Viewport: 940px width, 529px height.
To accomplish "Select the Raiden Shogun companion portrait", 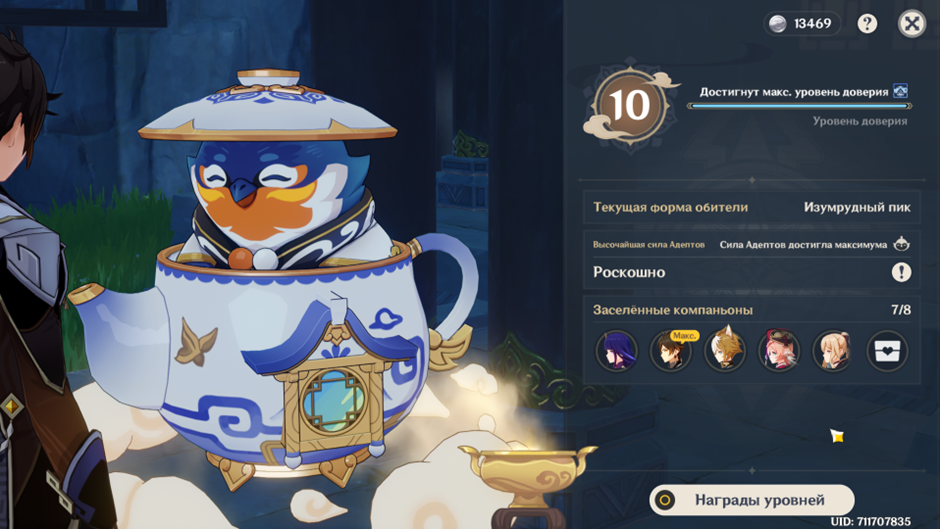I will (x=616, y=351).
